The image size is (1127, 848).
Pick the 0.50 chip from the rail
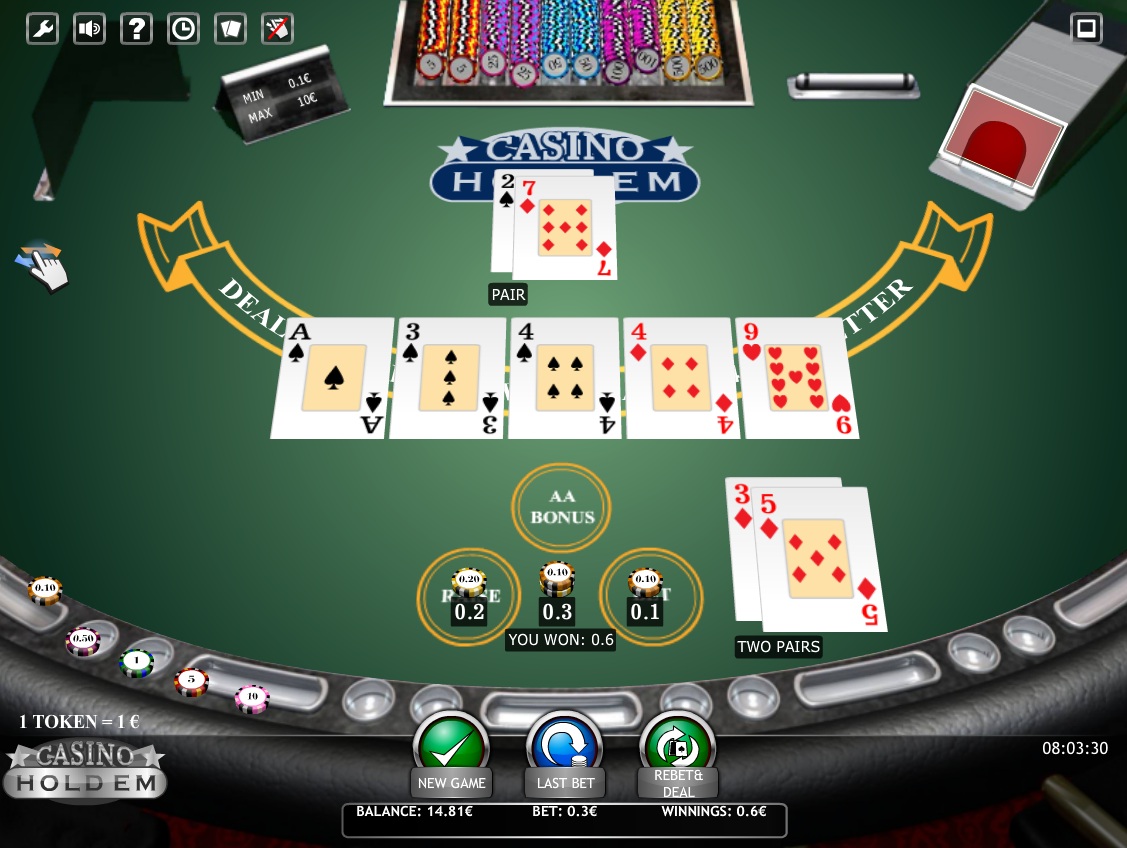(x=83, y=640)
